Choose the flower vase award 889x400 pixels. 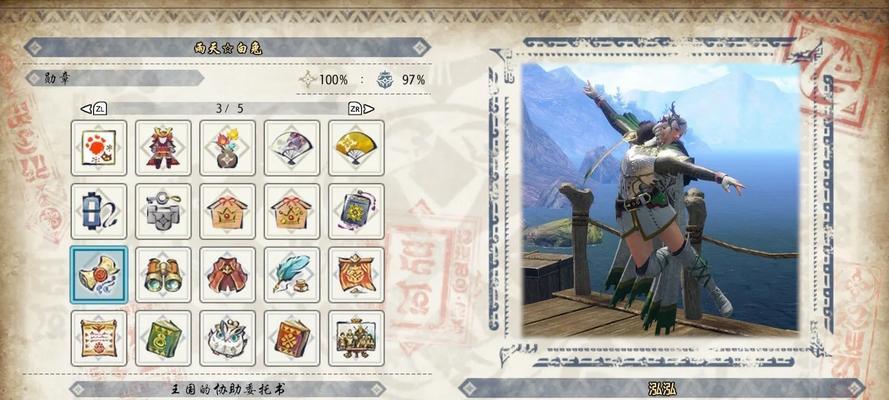[x=227, y=148]
